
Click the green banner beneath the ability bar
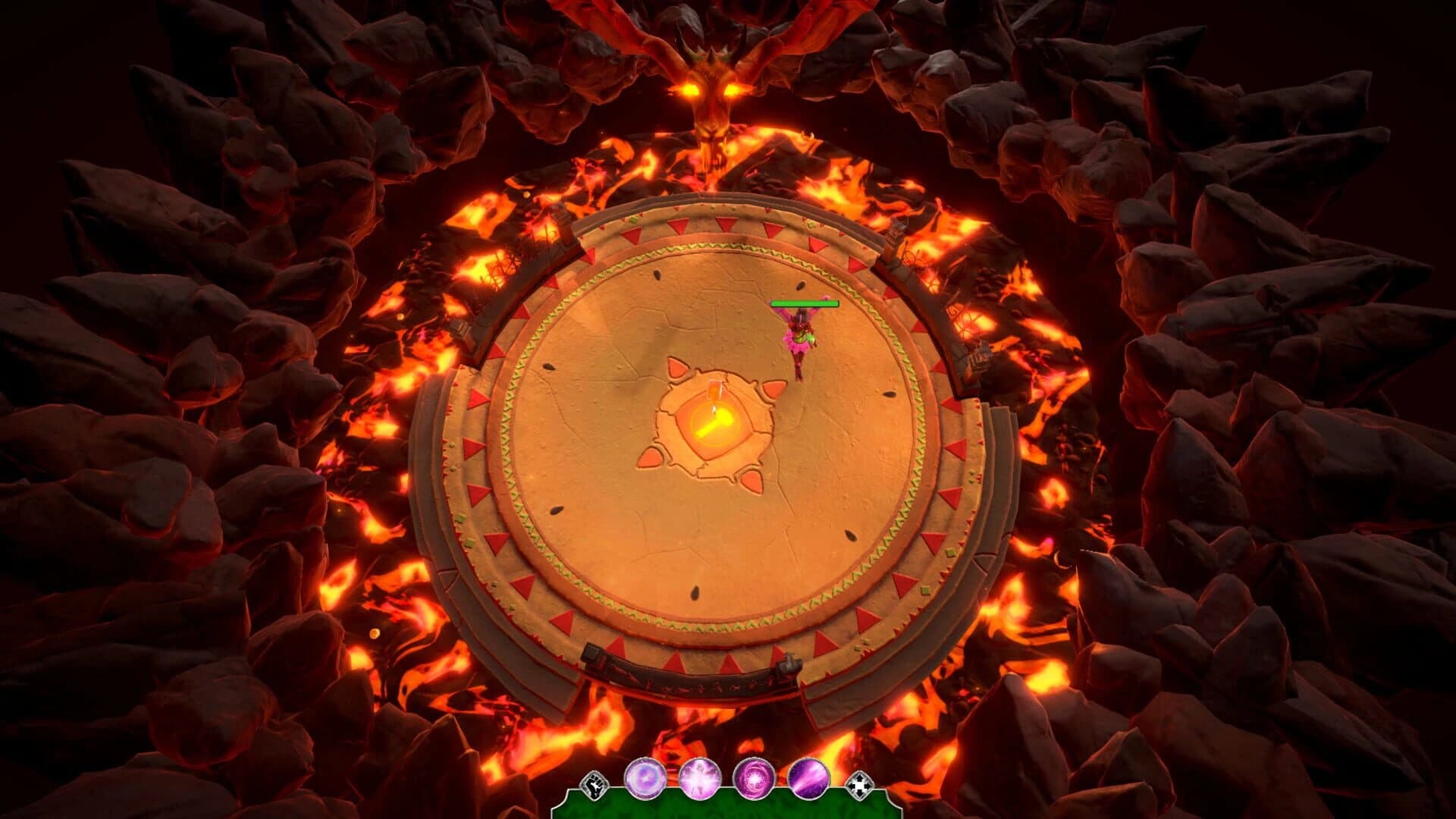click(728, 808)
